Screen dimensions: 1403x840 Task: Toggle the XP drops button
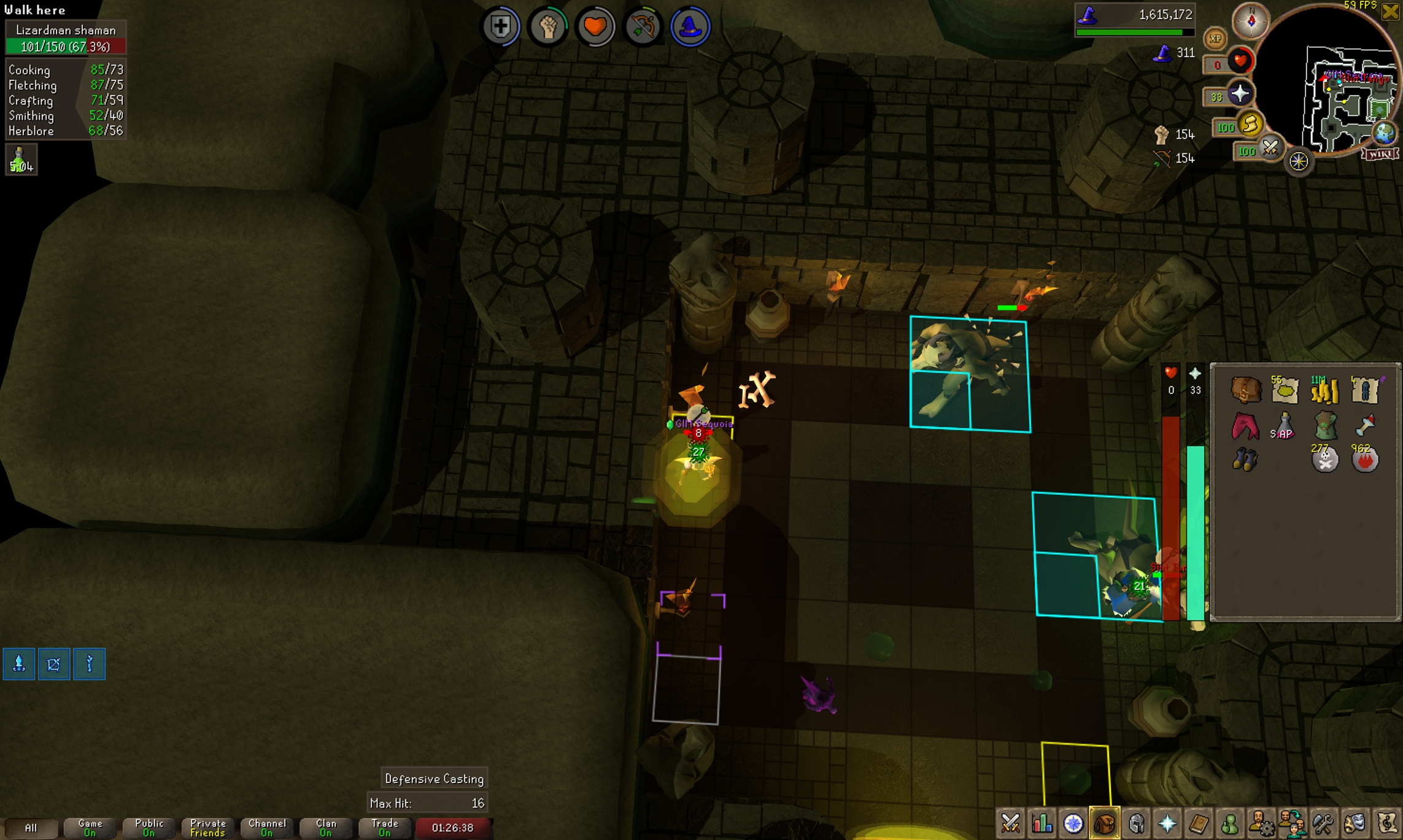pos(1215,39)
